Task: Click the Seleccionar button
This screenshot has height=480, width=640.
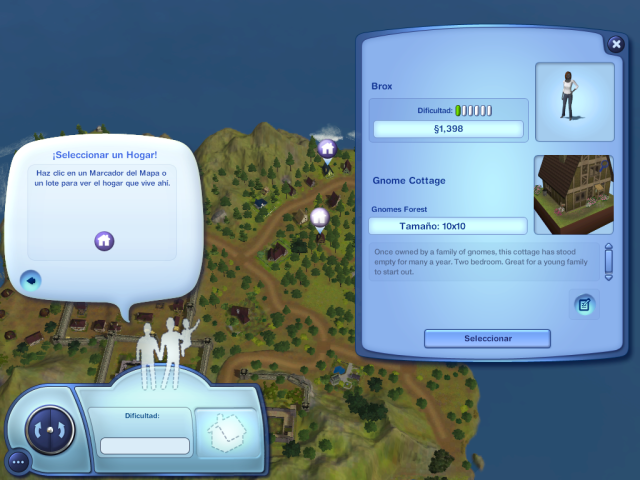Action: (x=487, y=338)
